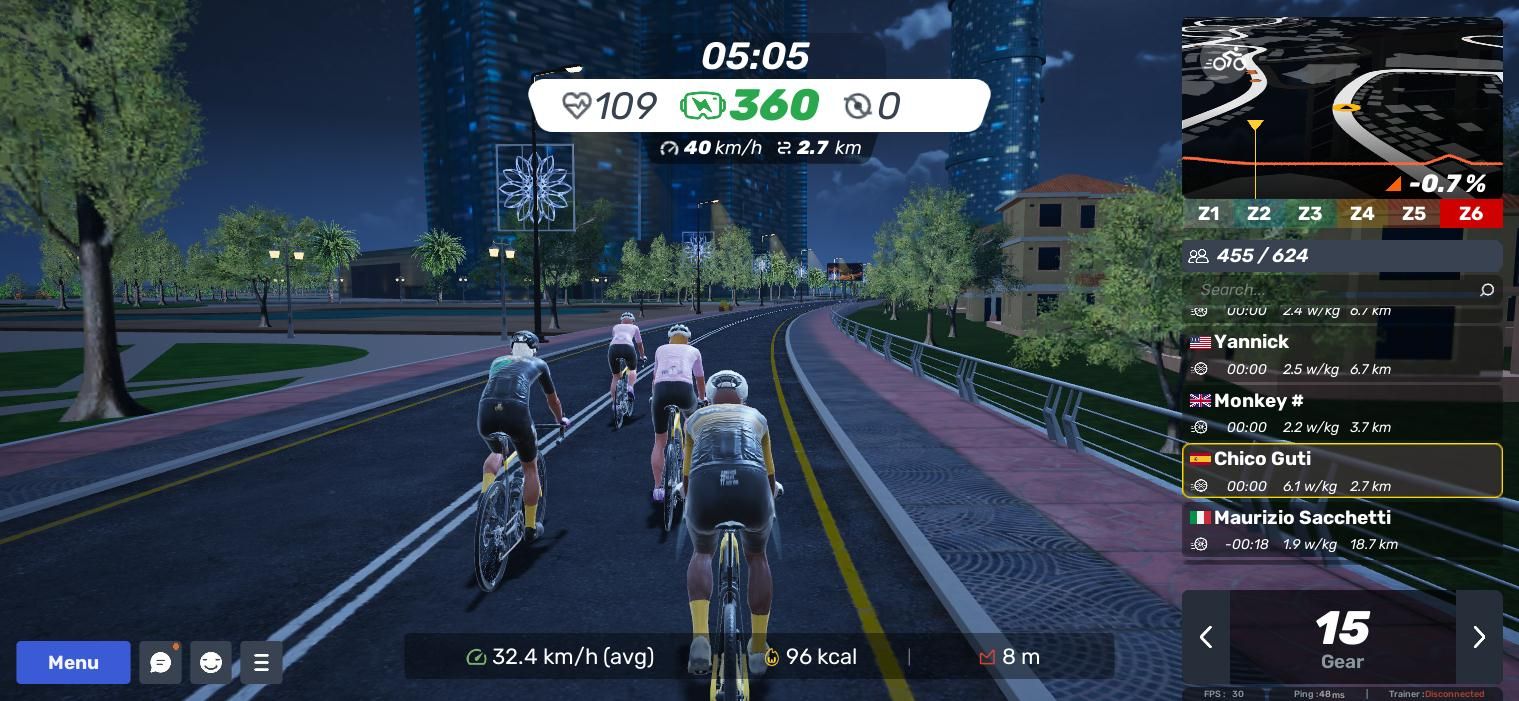
Task: Shift gear up with right arrow
Action: click(1479, 637)
